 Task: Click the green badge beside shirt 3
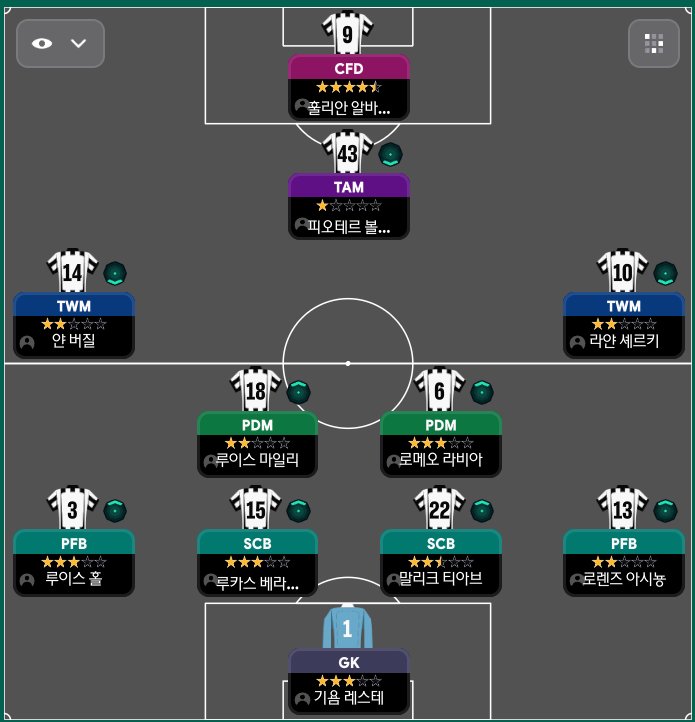tap(115, 510)
